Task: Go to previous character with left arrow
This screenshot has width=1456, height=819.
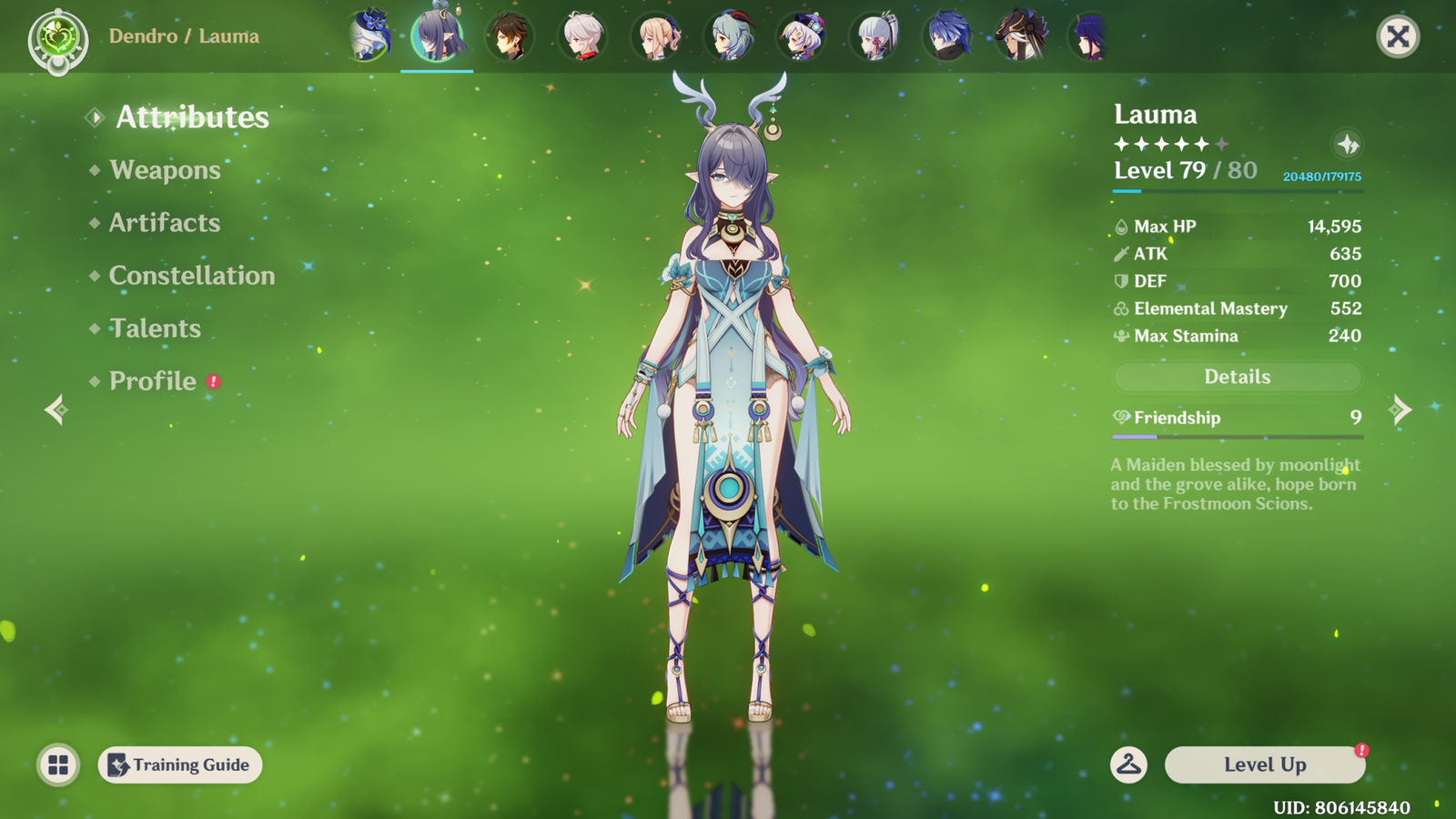Action: [x=56, y=409]
